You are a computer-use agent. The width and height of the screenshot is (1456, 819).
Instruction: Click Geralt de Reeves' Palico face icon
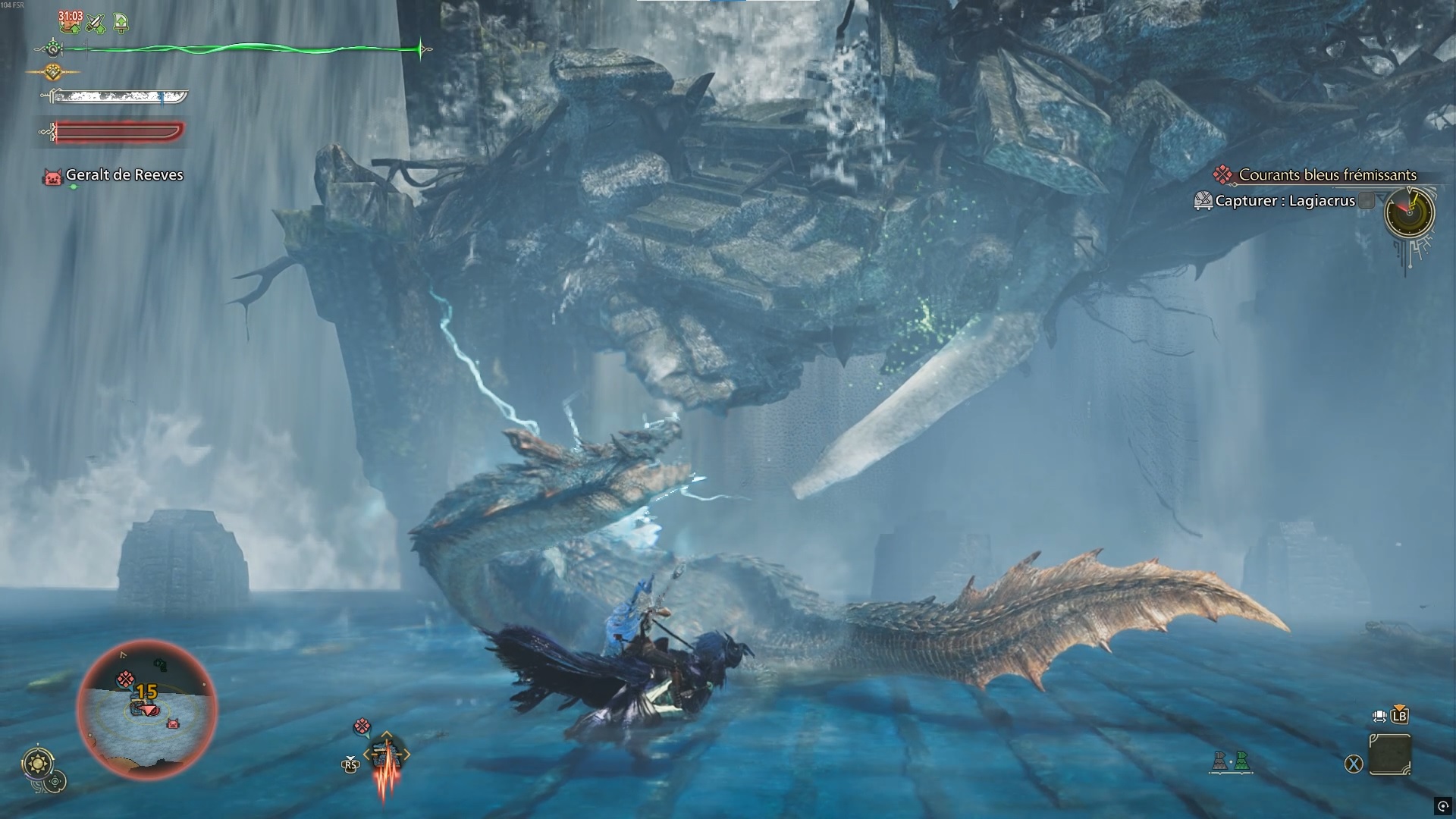click(51, 174)
